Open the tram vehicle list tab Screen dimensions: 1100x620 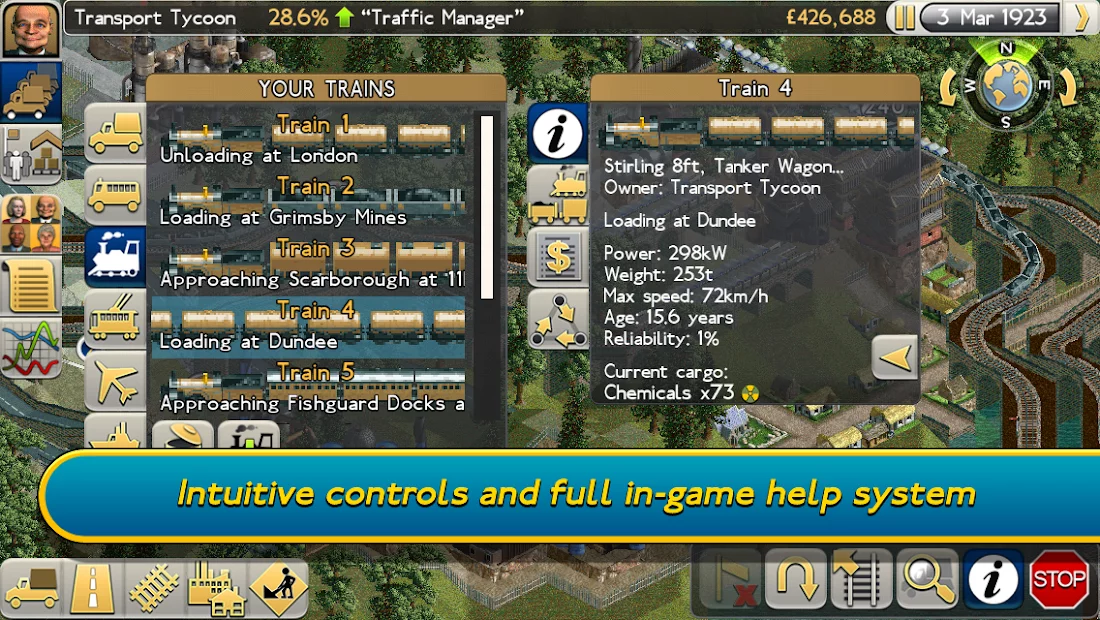point(115,320)
